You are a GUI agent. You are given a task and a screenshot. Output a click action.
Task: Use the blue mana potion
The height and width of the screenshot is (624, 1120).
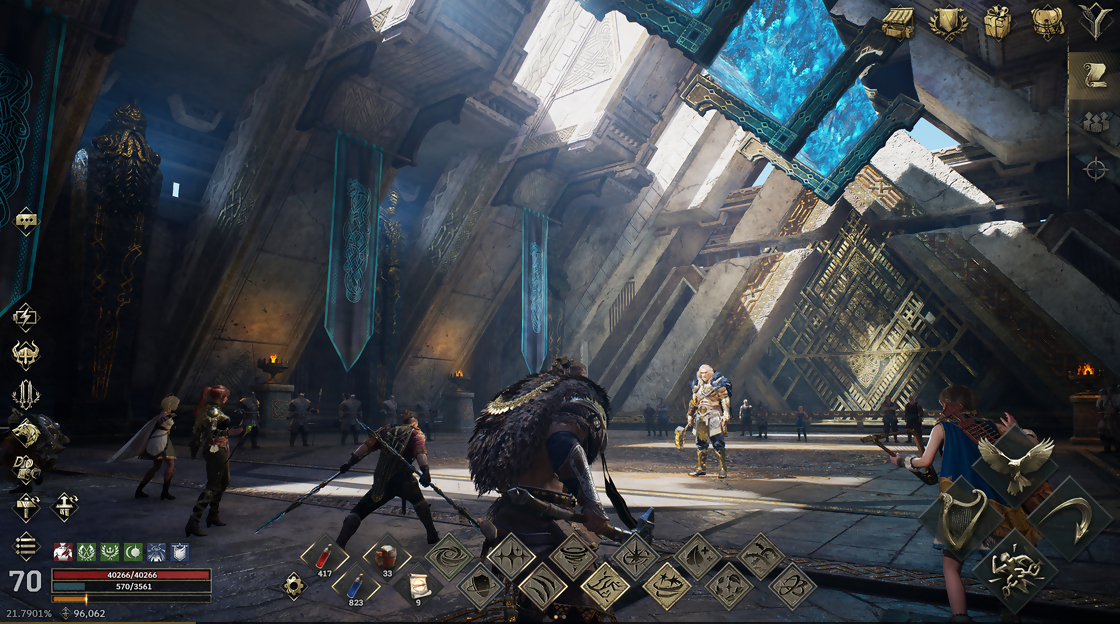pos(355,587)
